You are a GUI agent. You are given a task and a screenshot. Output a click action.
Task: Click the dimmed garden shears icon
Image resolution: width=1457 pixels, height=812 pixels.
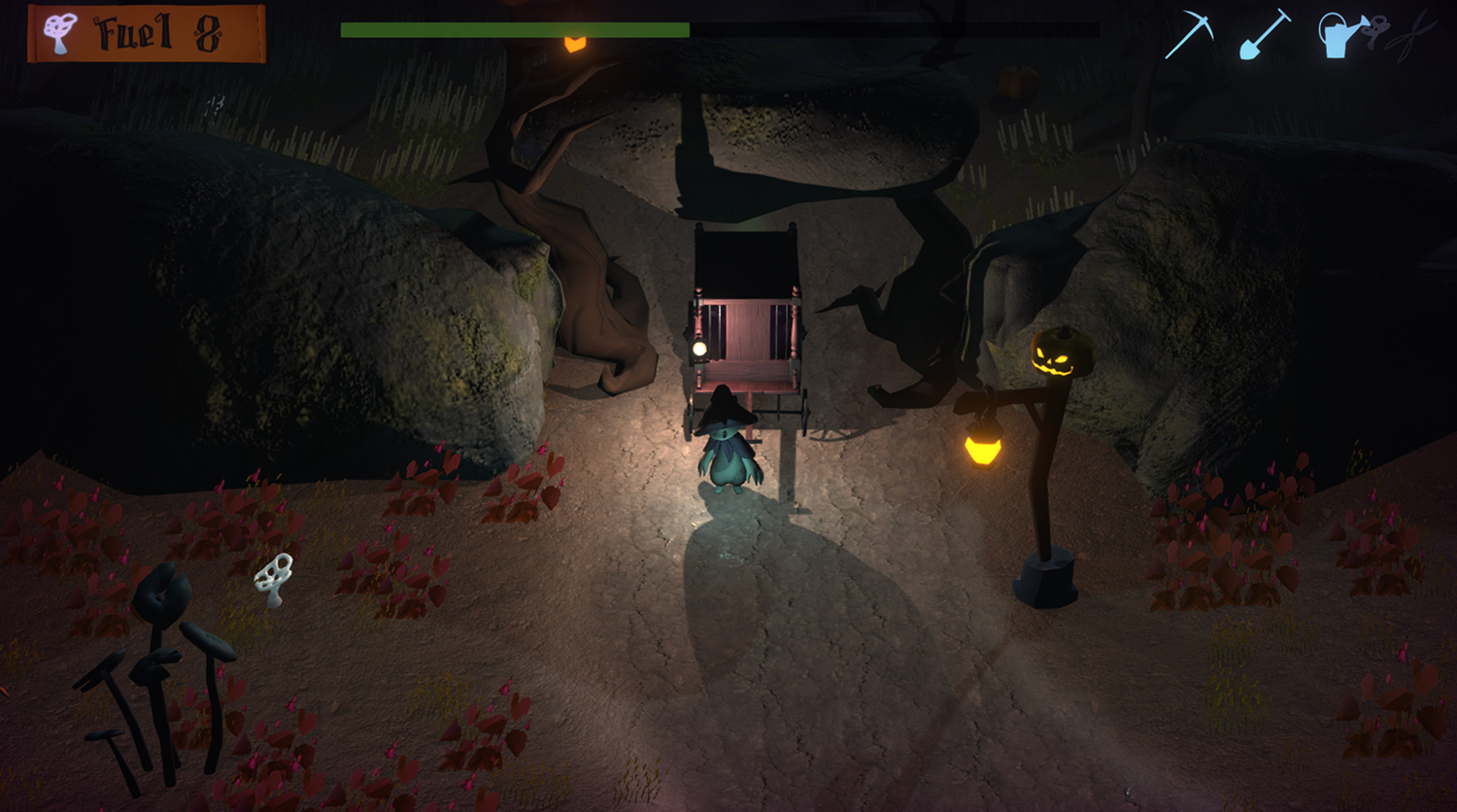pyautogui.click(x=1413, y=36)
